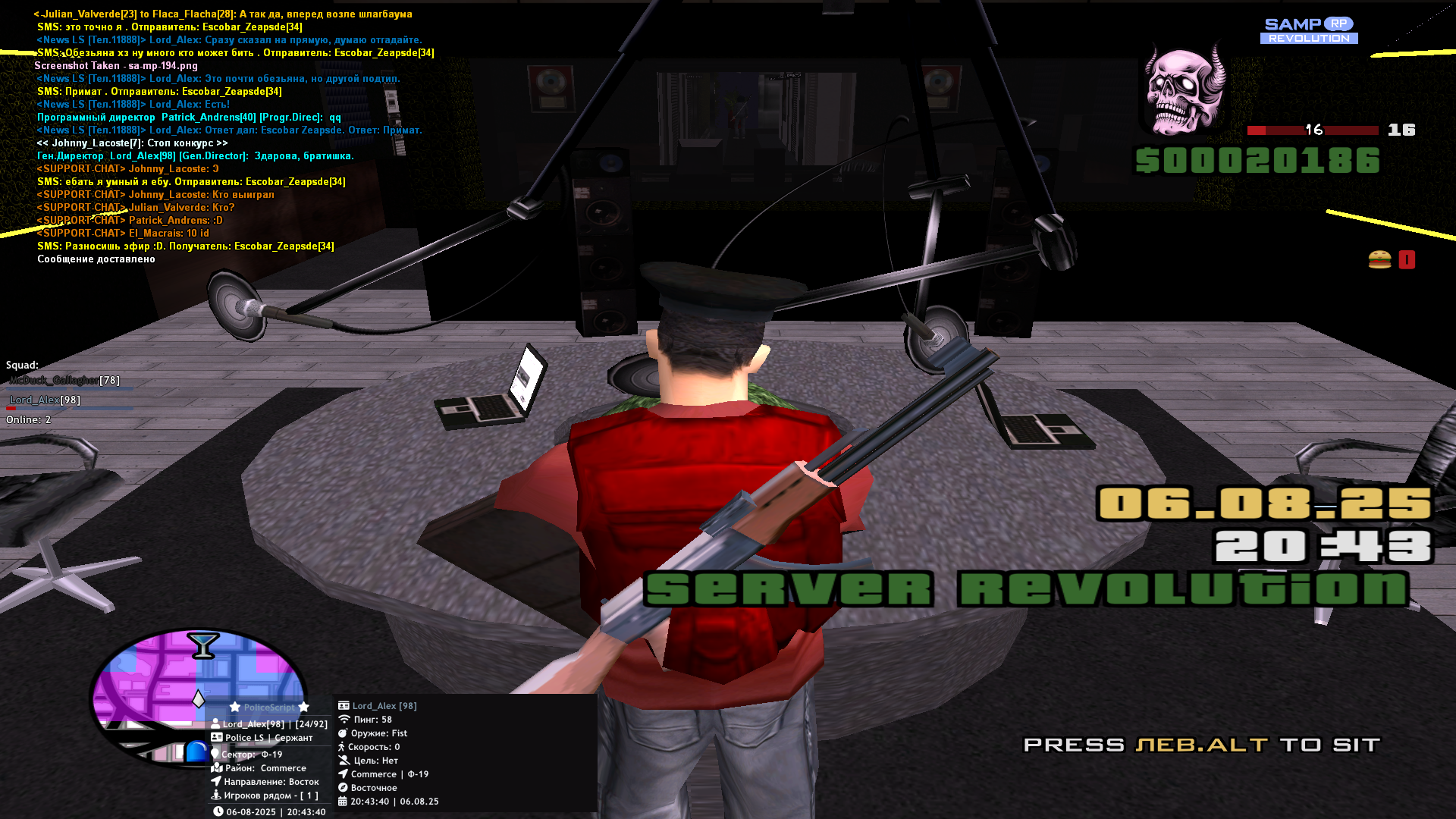Click the player diamond marker on the minimap

tap(199, 698)
